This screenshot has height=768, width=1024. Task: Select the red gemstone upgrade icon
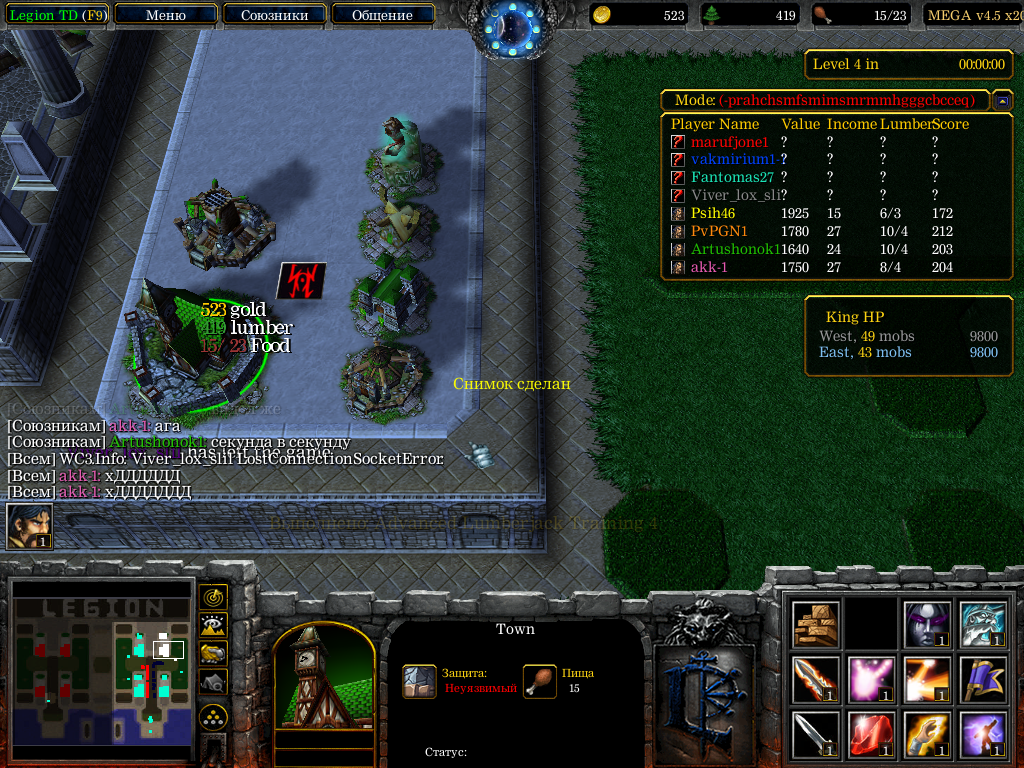(x=870, y=734)
